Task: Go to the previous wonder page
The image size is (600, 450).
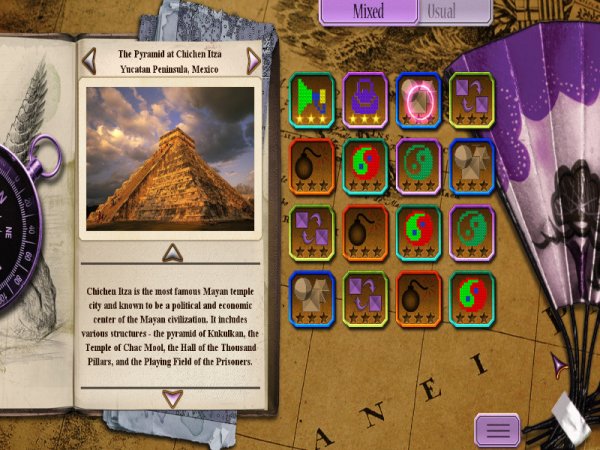Action: point(90,61)
